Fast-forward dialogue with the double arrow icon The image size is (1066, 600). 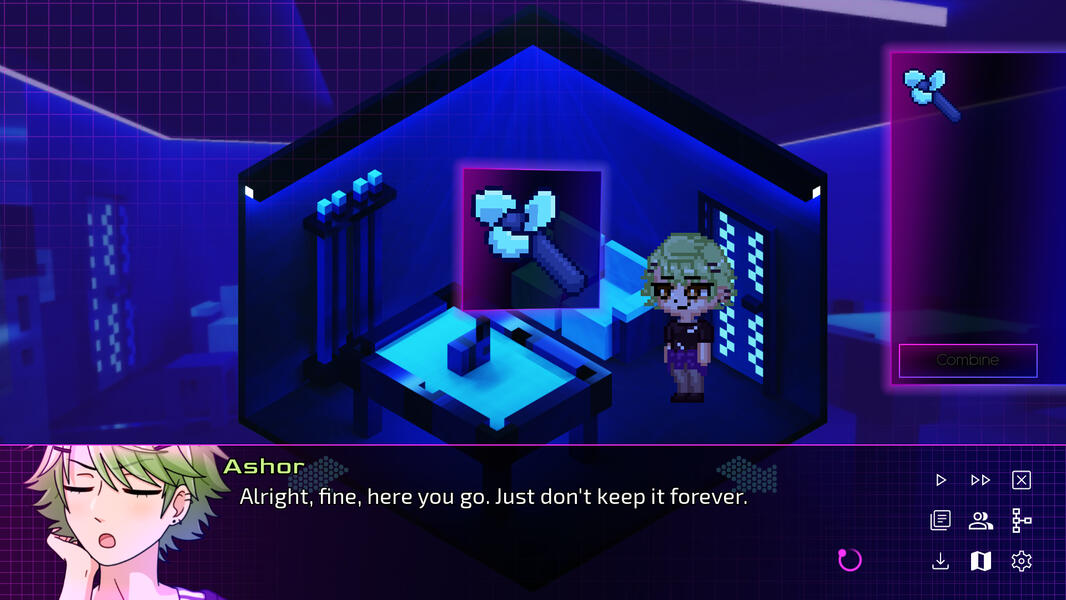click(980, 480)
